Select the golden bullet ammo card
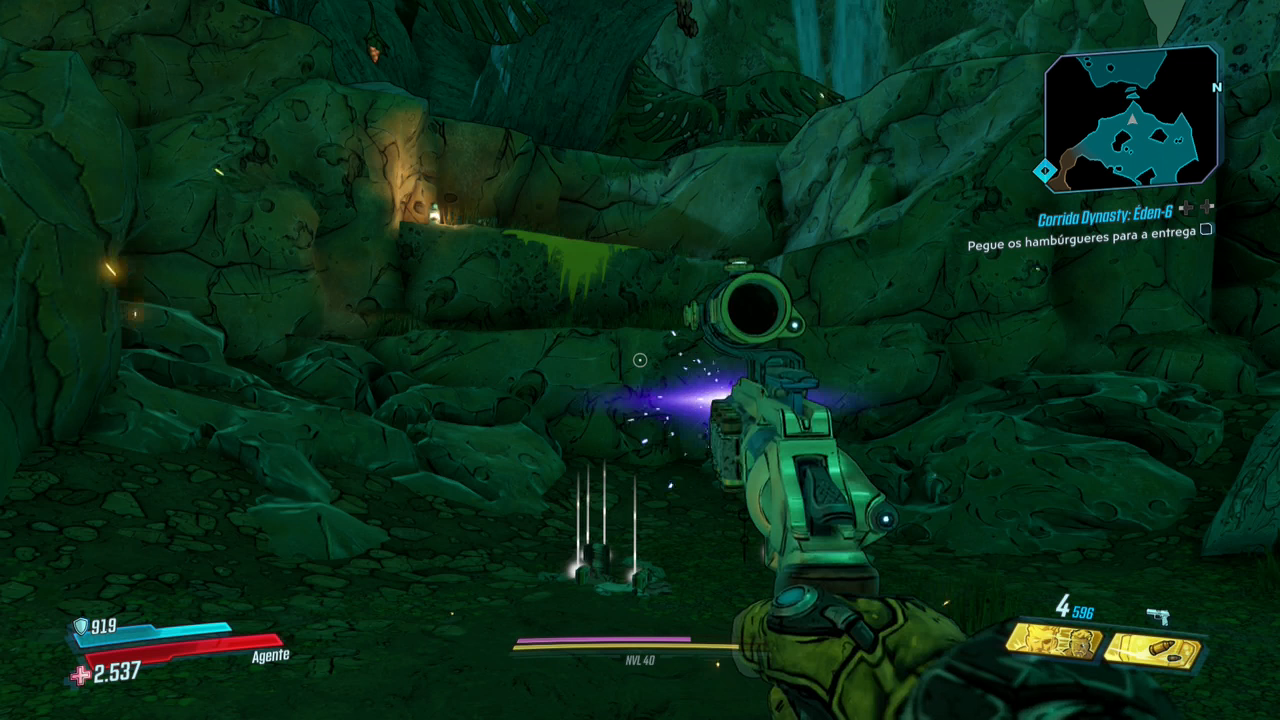 [1152, 650]
